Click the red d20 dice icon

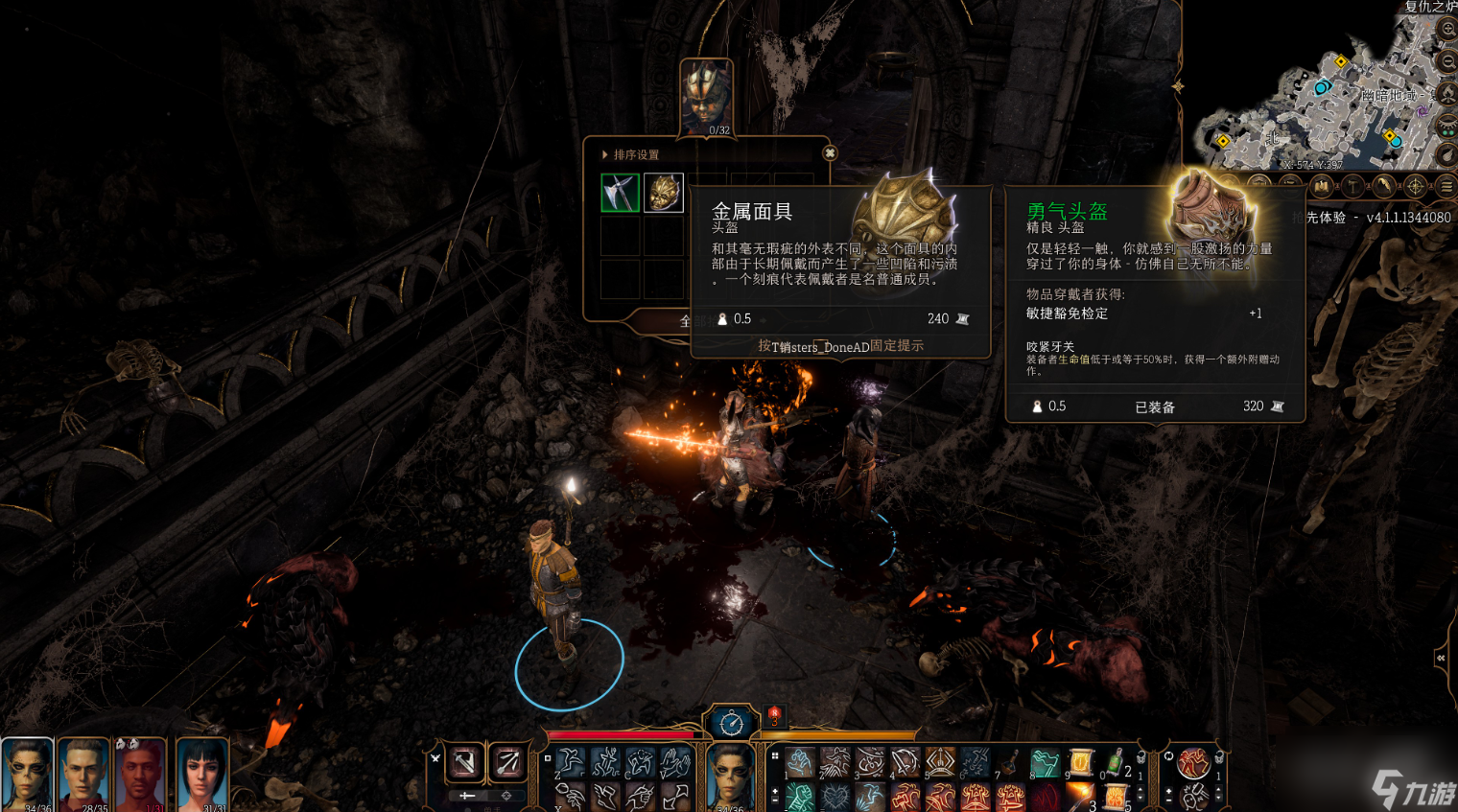[774, 715]
